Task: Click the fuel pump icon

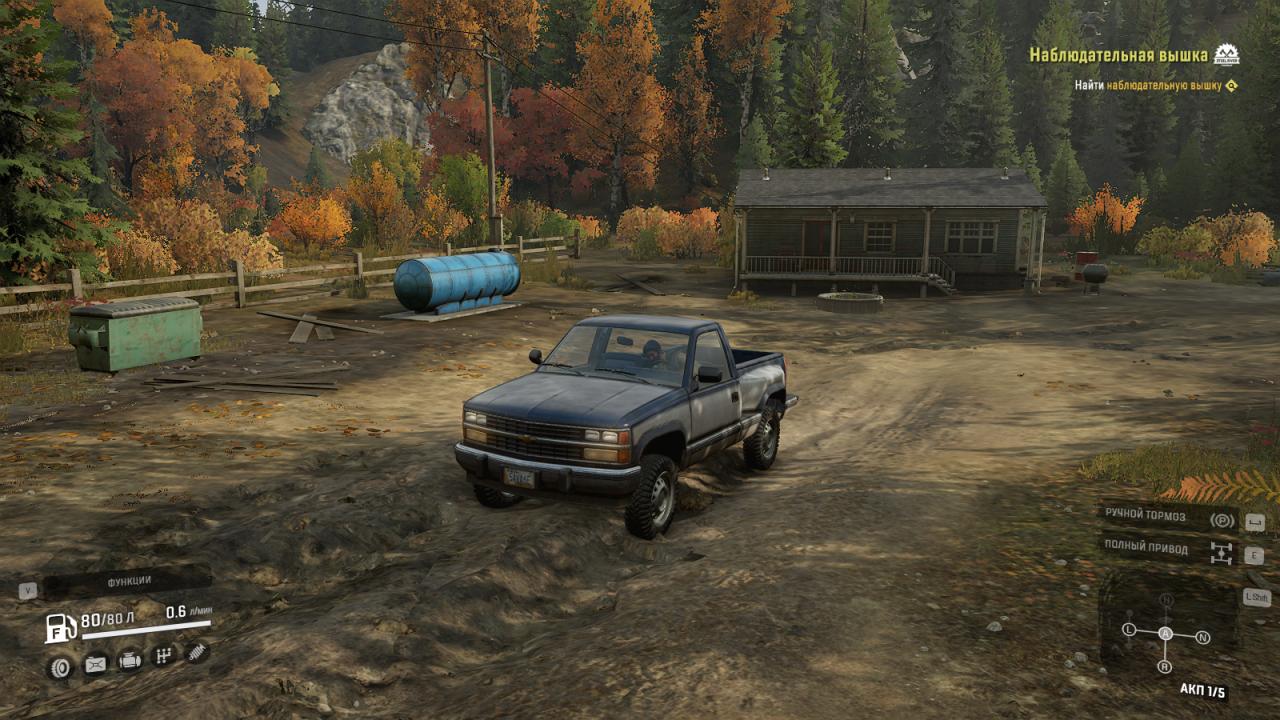Action: tap(60, 628)
